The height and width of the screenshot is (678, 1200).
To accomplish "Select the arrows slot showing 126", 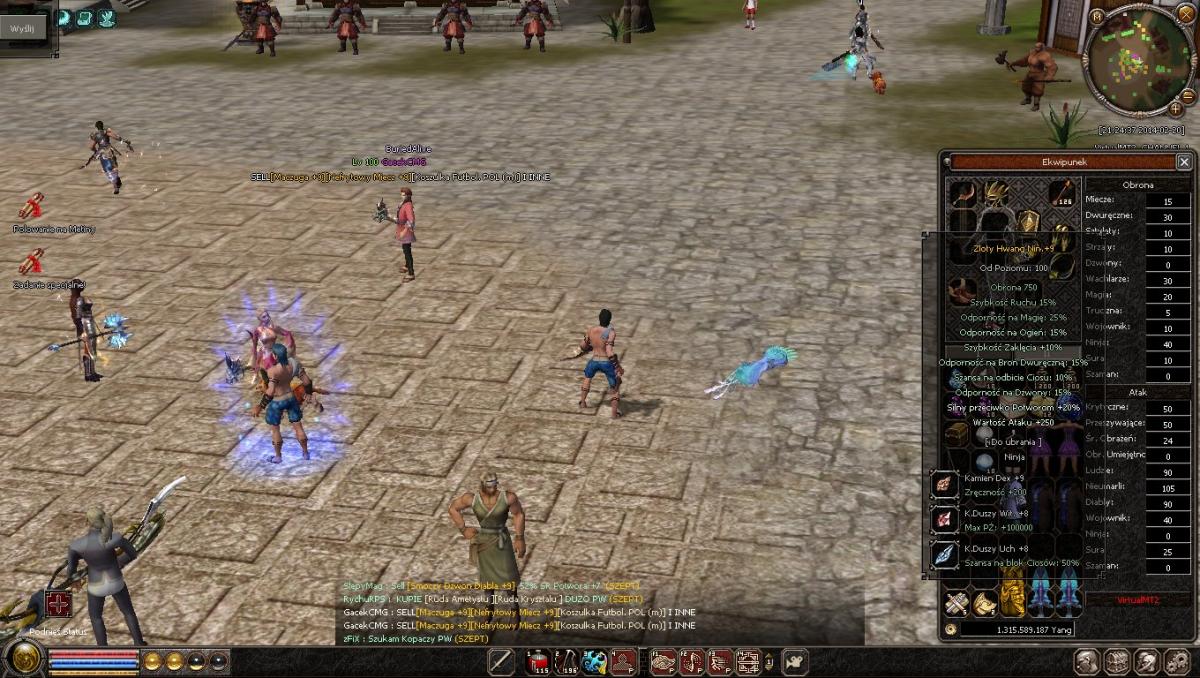I will pos(1061,192).
